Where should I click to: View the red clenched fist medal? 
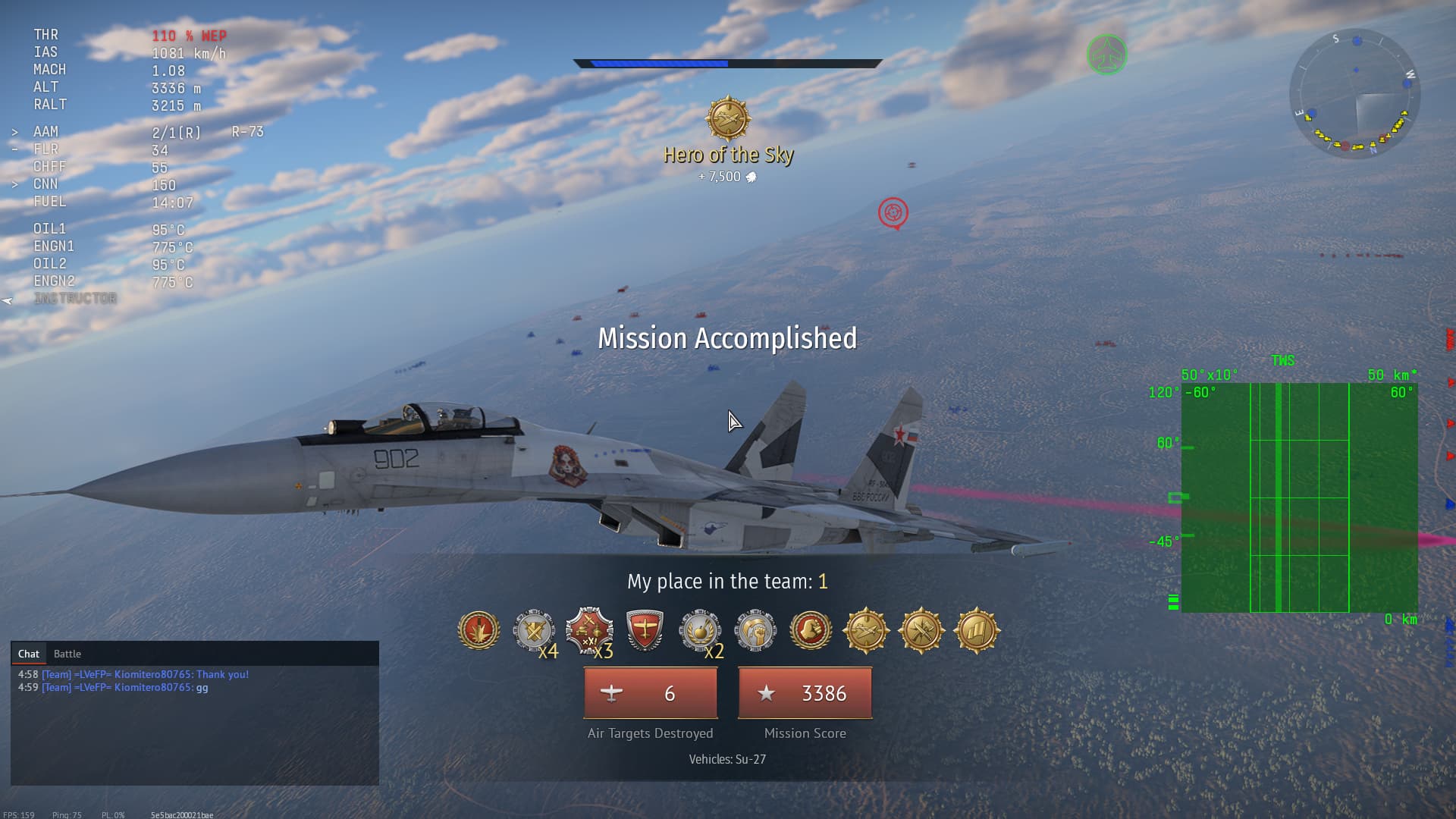click(x=810, y=630)
